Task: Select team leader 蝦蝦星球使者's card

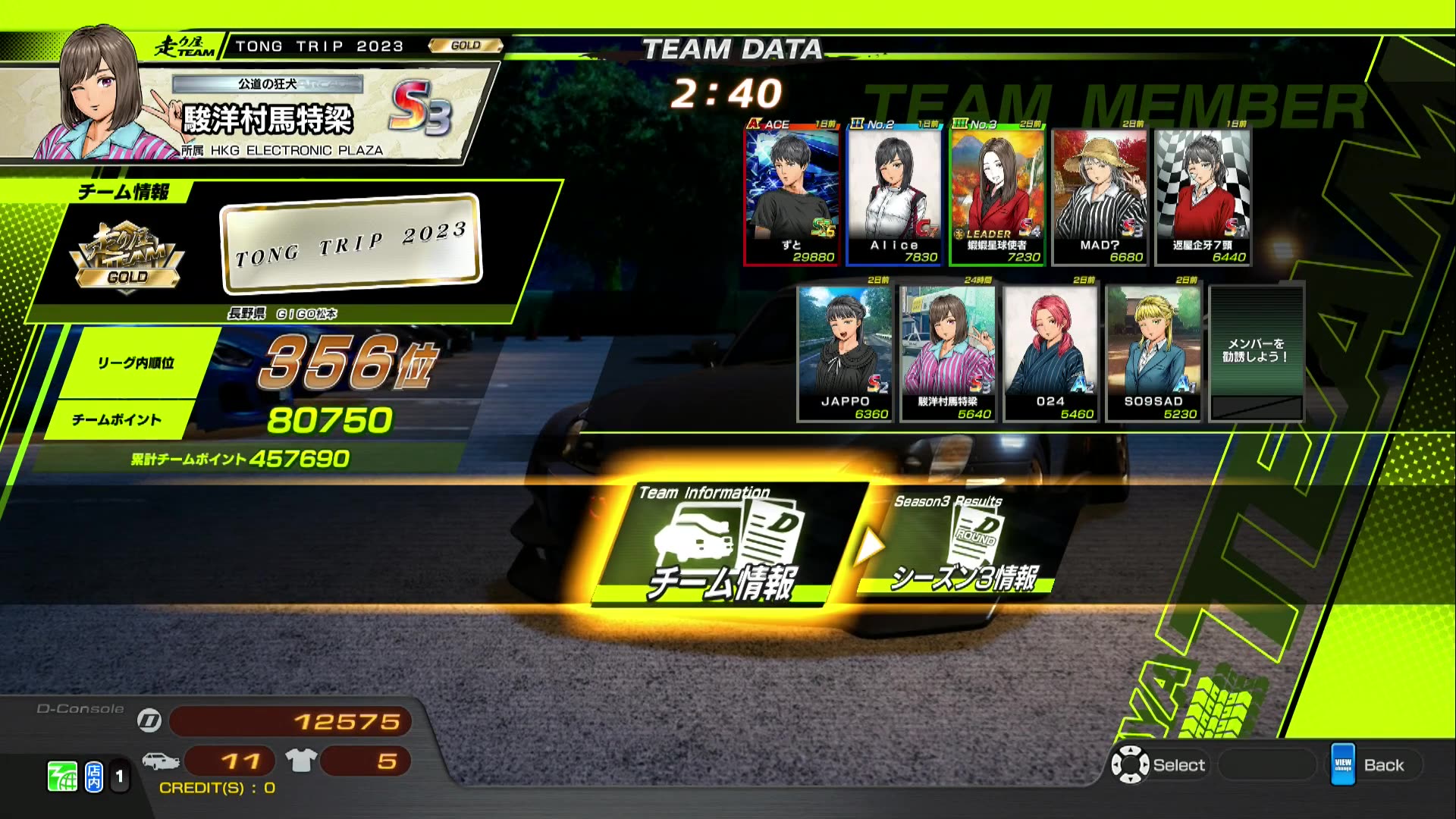Action: tap(997, 193)
